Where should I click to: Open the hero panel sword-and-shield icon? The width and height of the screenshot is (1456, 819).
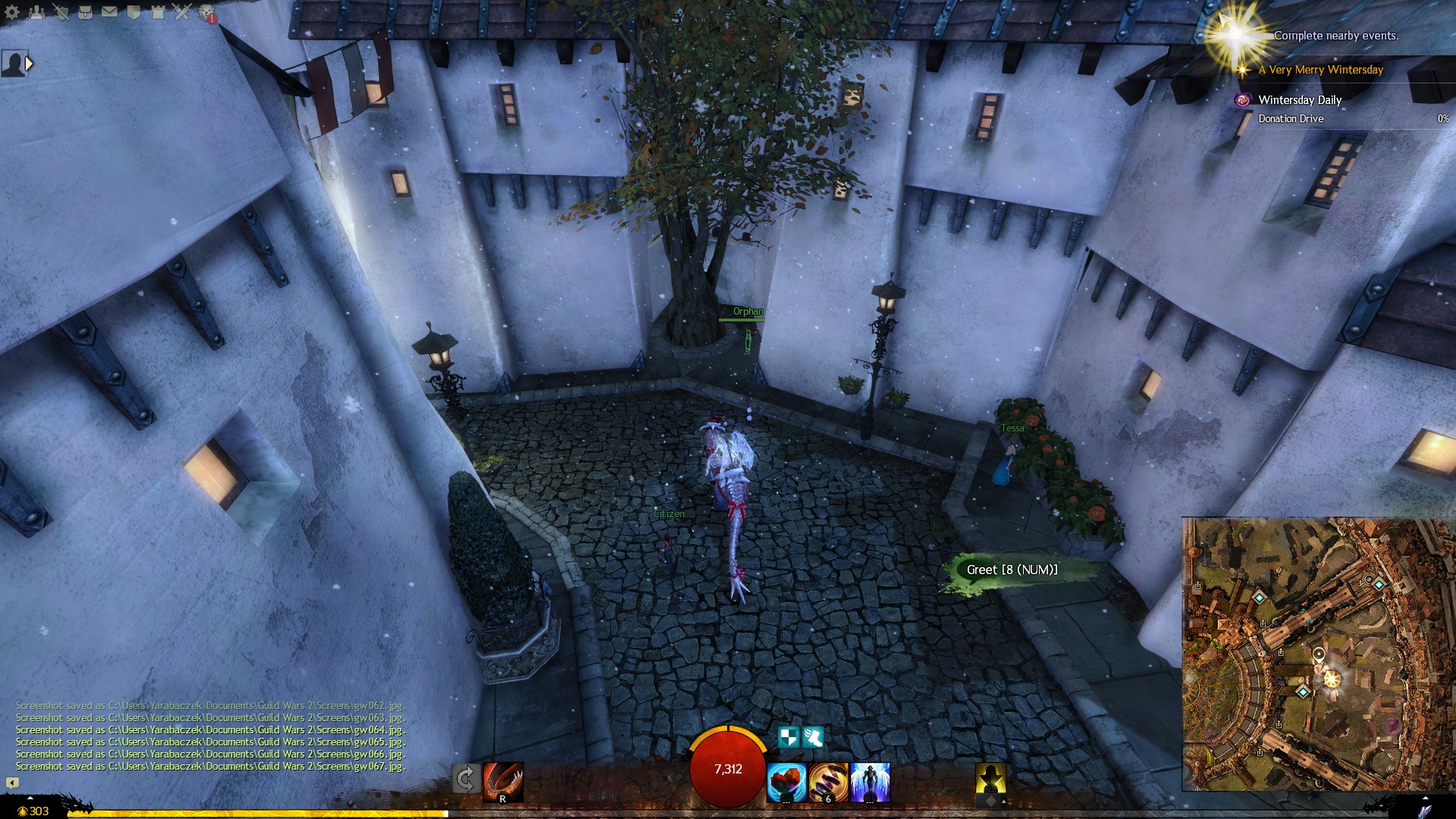(x=61, y=11)
